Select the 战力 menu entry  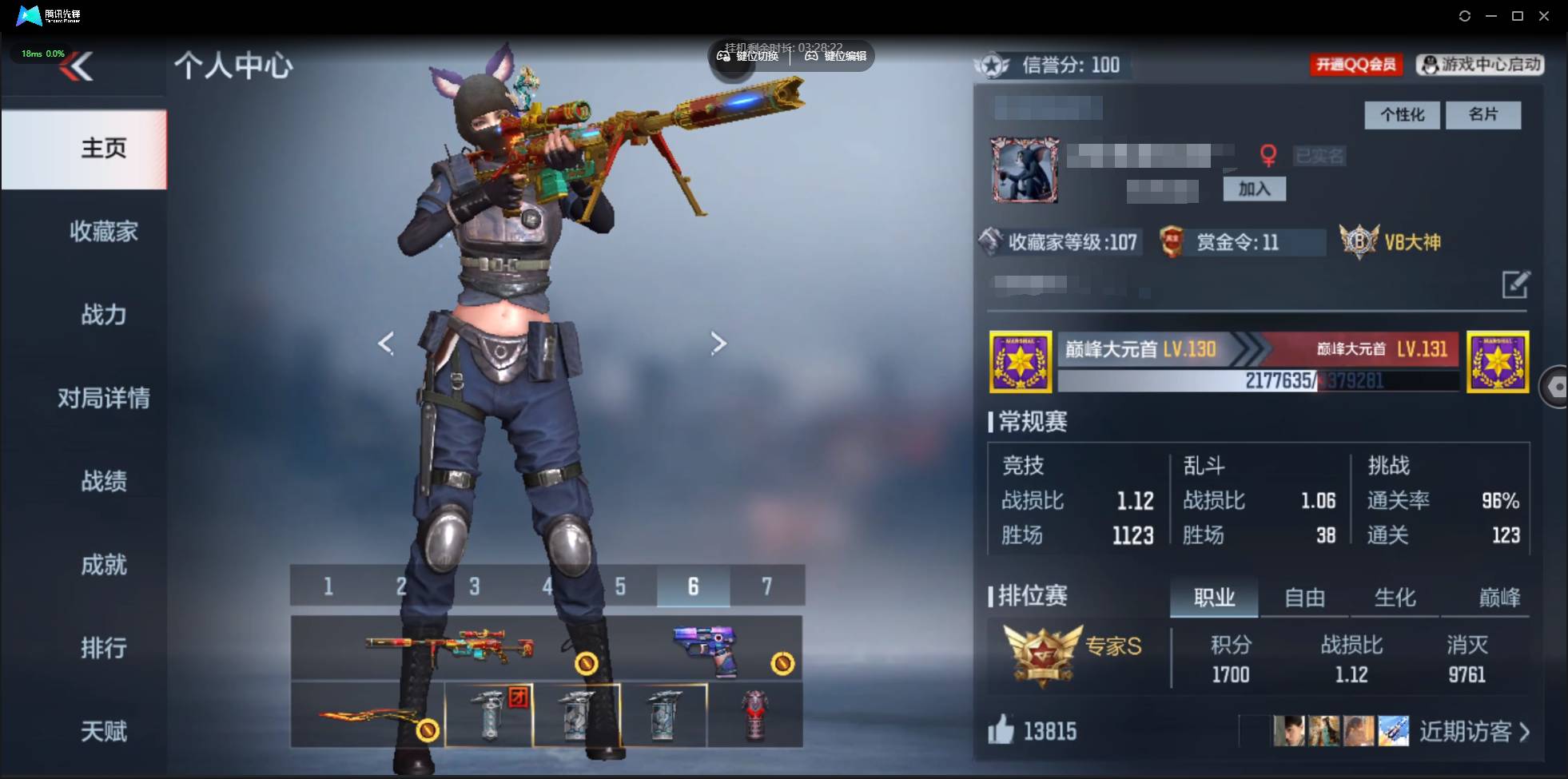point(103,315)
